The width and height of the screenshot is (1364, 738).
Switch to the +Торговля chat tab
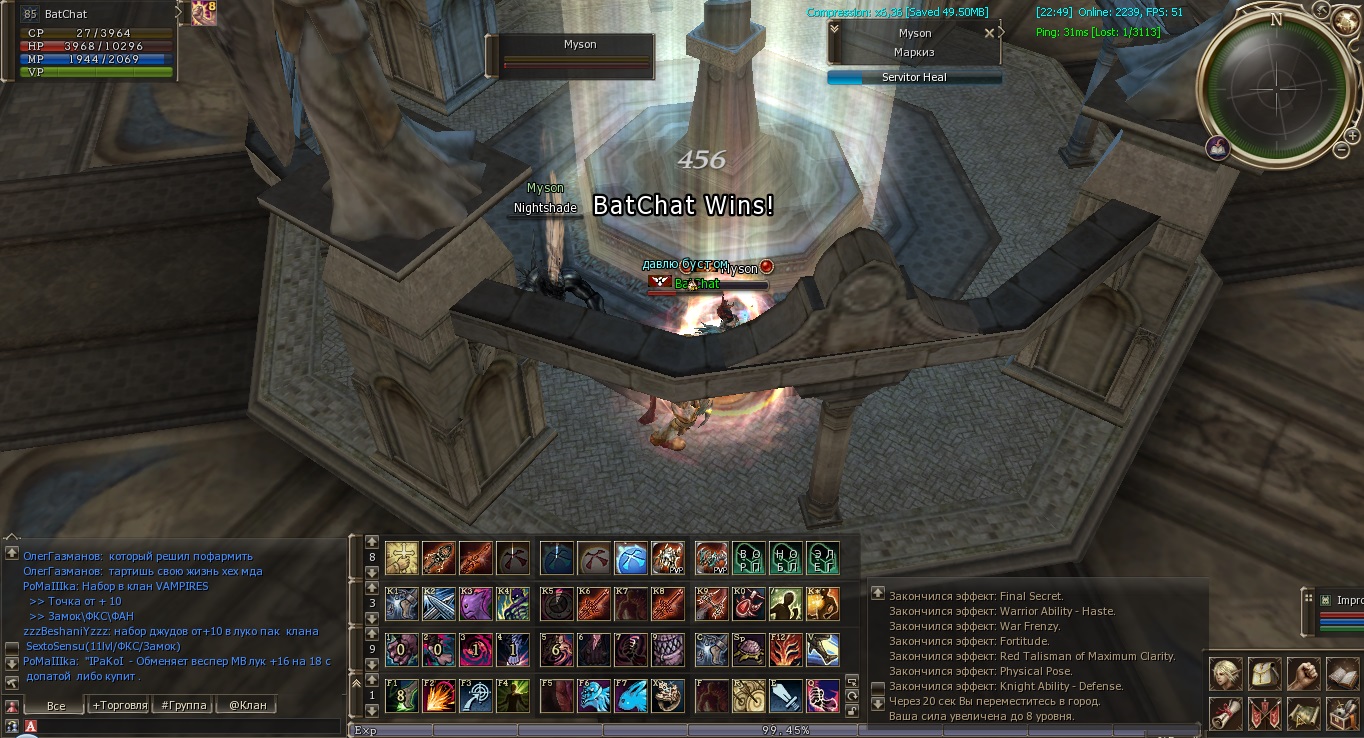point(119,705)
